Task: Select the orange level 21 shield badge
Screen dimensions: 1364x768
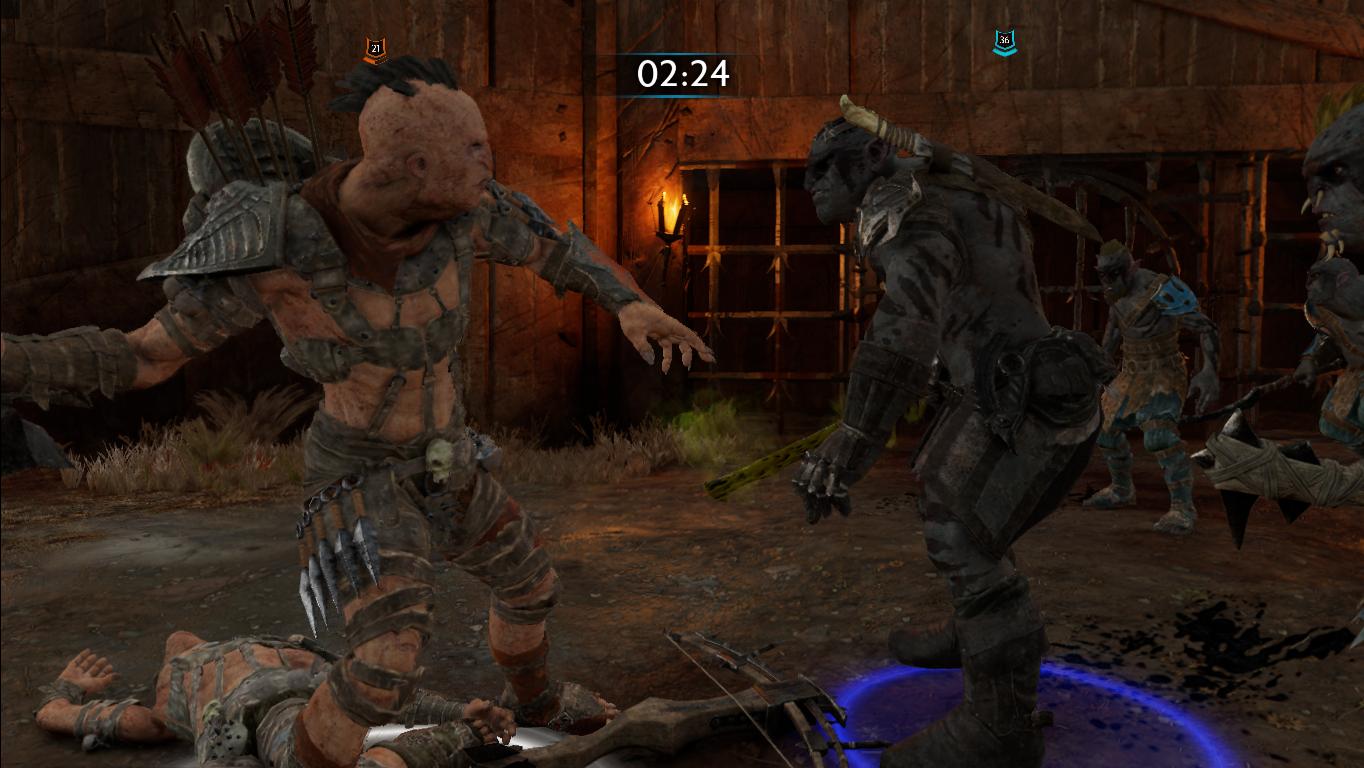Action: pyautogui.click(x=373, y=45)
